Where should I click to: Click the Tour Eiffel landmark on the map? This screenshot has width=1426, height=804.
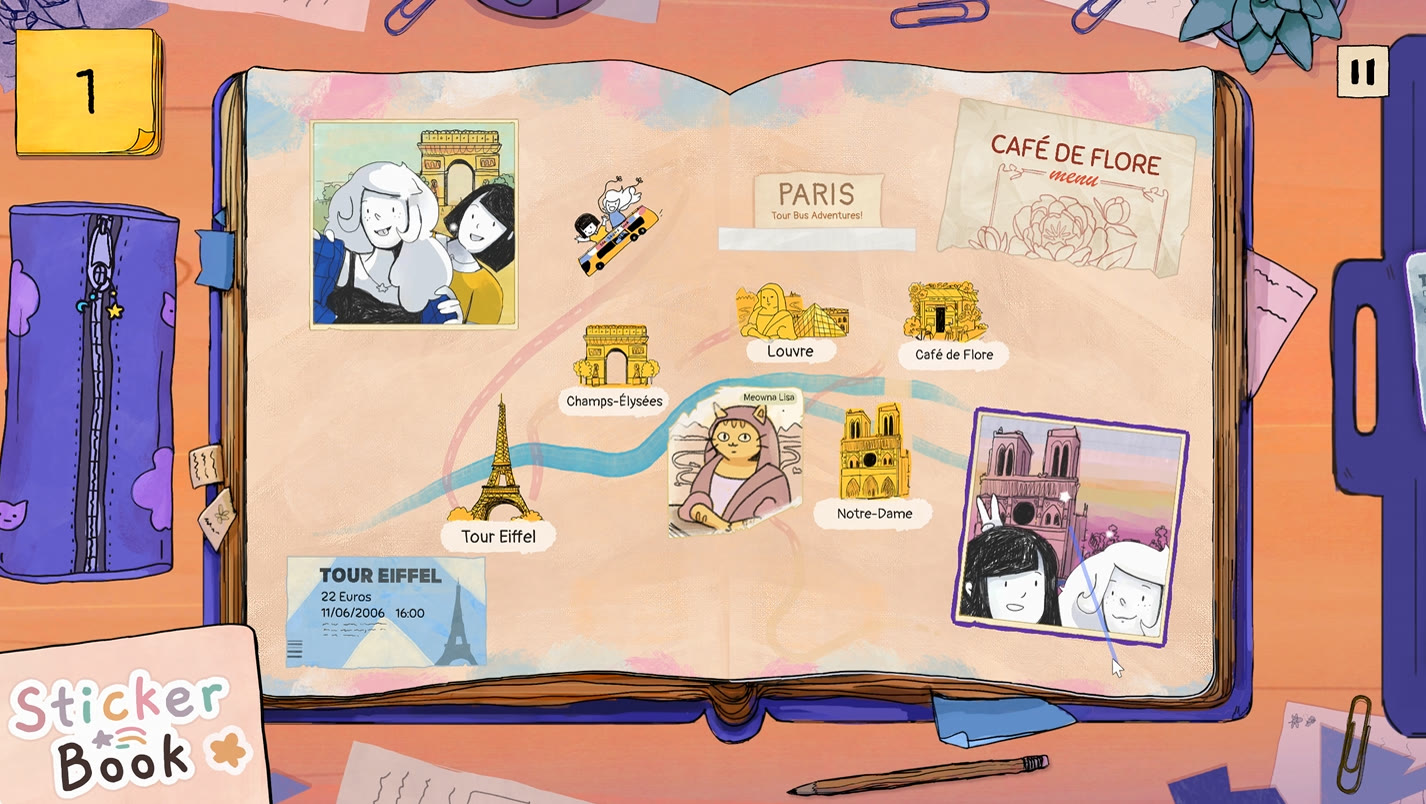click(x=499, y=470)
